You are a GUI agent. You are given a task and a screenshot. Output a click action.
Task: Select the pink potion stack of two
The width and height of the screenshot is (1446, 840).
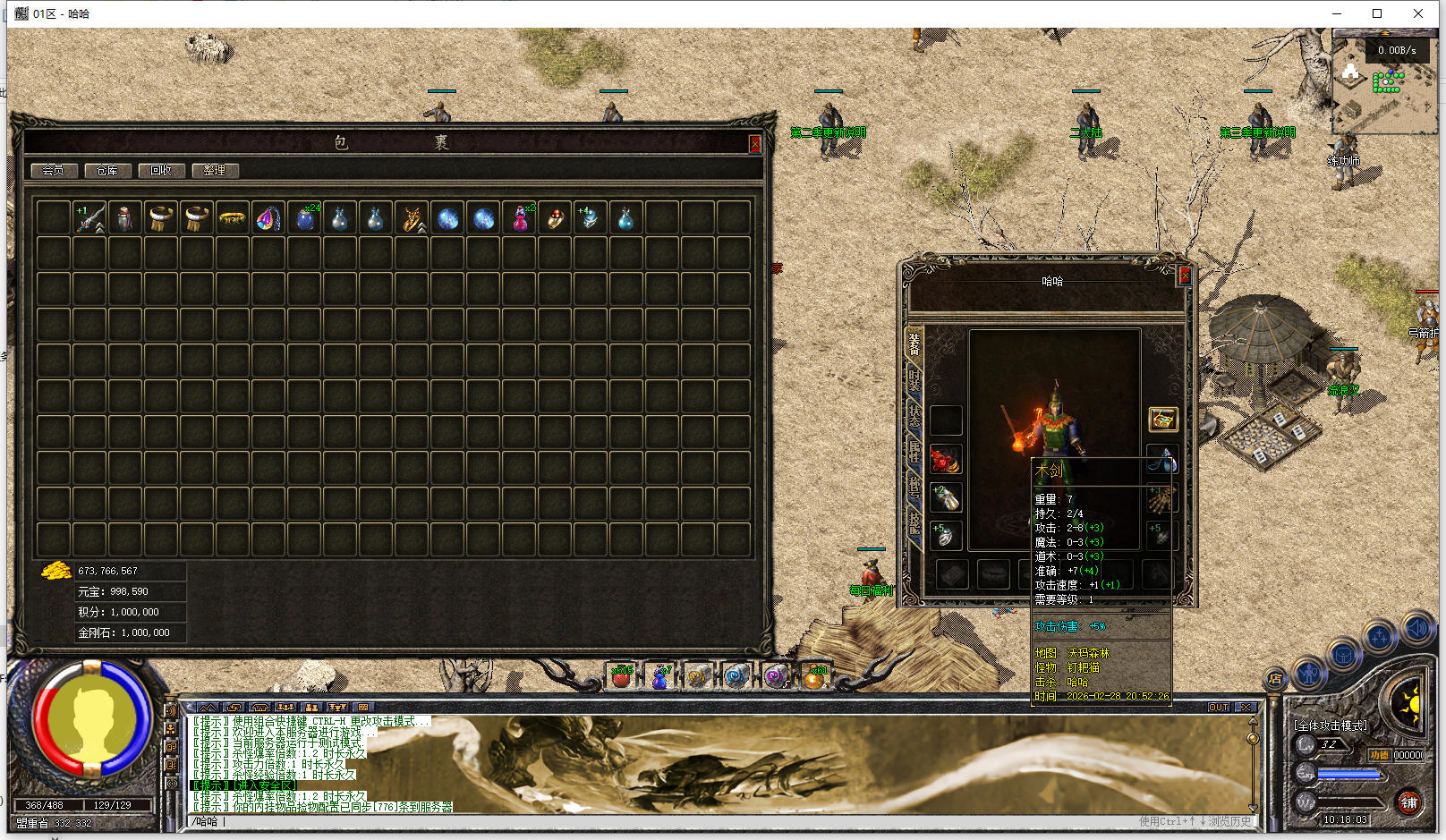(x=520, y=218)
